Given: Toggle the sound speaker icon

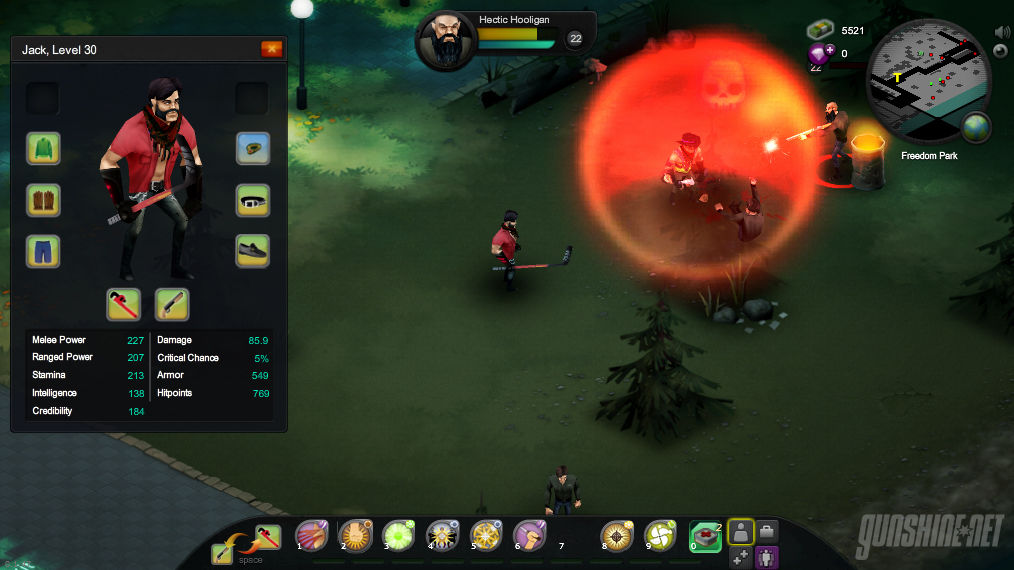Looking at the screenshot, I should [1003, 32].
